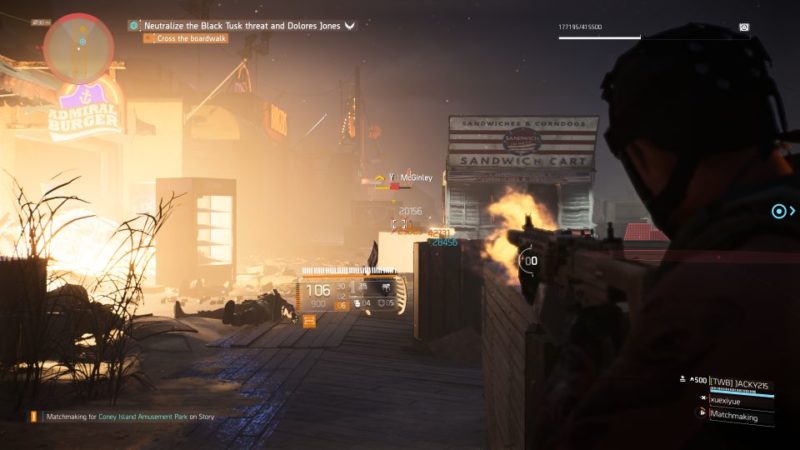Click the orange skill icon below the ammo counter
The height and width of the screenshot is (450, 800).
[309, 321]
